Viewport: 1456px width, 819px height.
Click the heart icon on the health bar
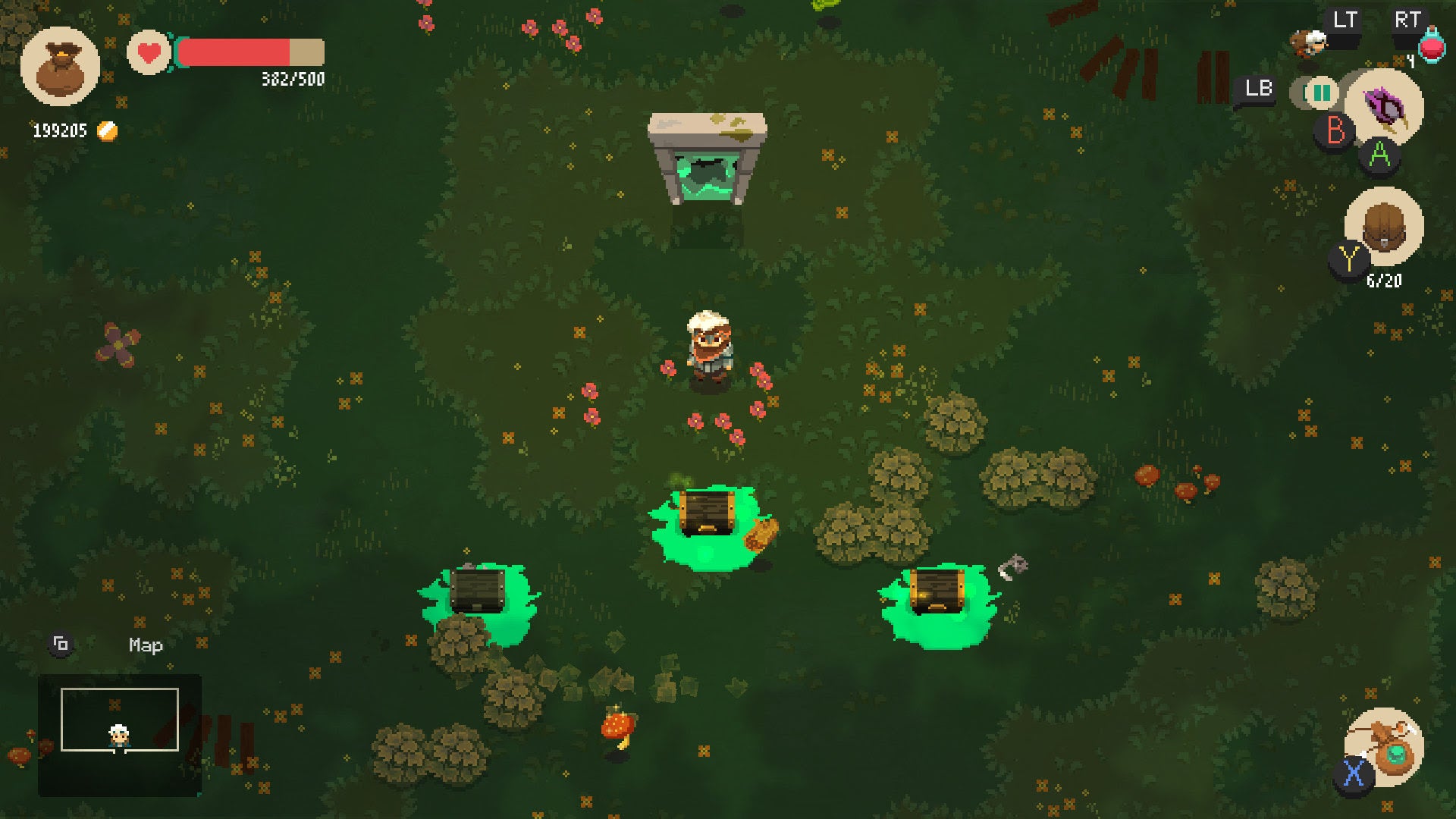[149, 53]
